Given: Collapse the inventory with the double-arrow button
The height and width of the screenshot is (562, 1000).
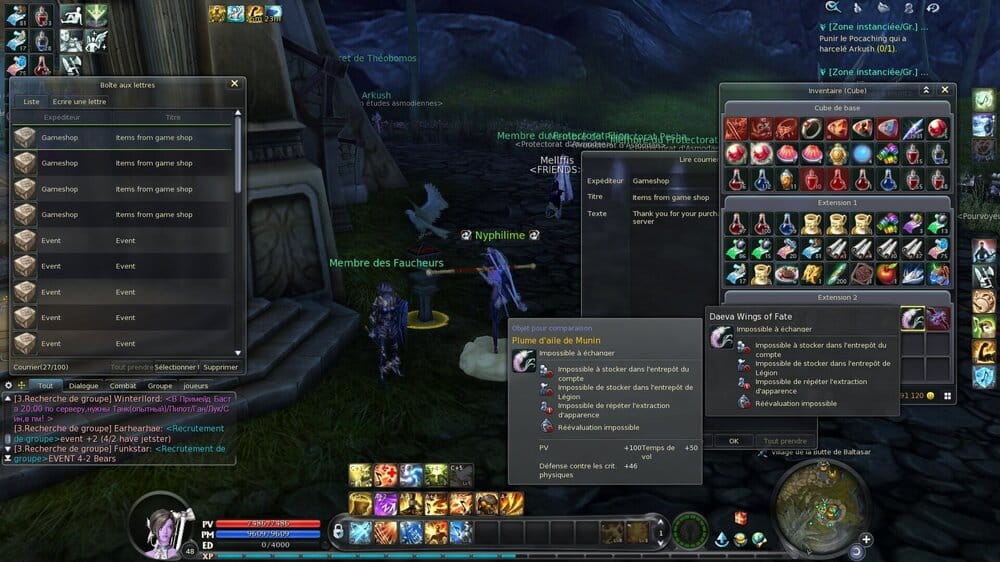Looking at the screenshot, I should pyautogui.click(x=926, y=90).
